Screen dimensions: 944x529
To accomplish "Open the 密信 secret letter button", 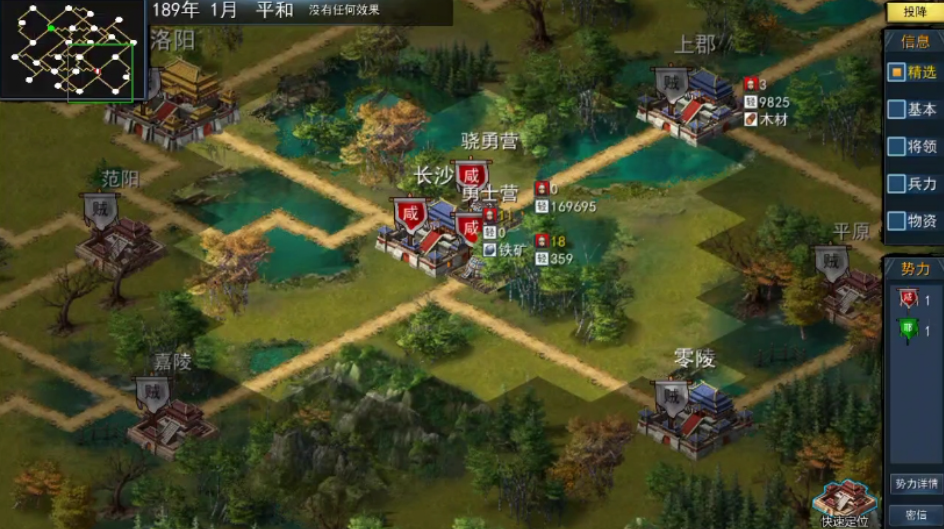I will point(915,514).
